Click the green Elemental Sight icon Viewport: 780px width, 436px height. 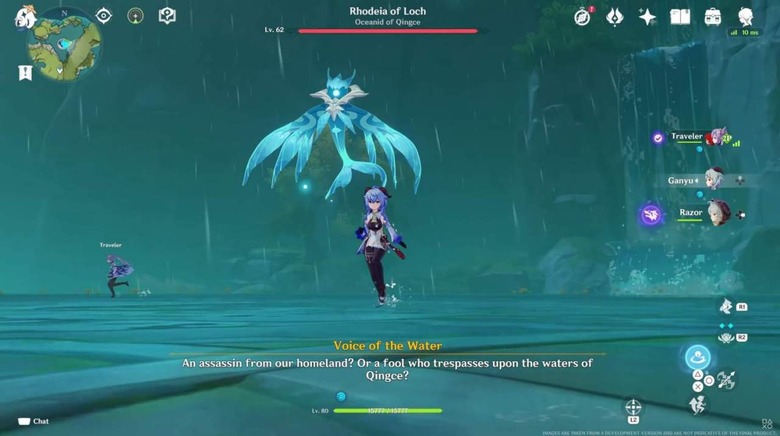click(136, 16)
